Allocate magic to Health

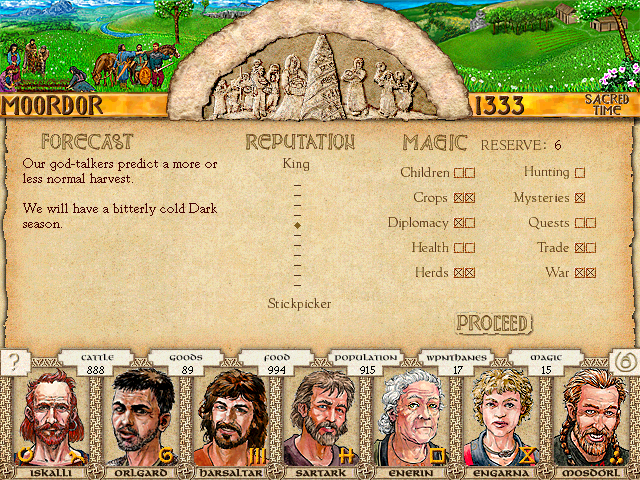coord(464,247)
